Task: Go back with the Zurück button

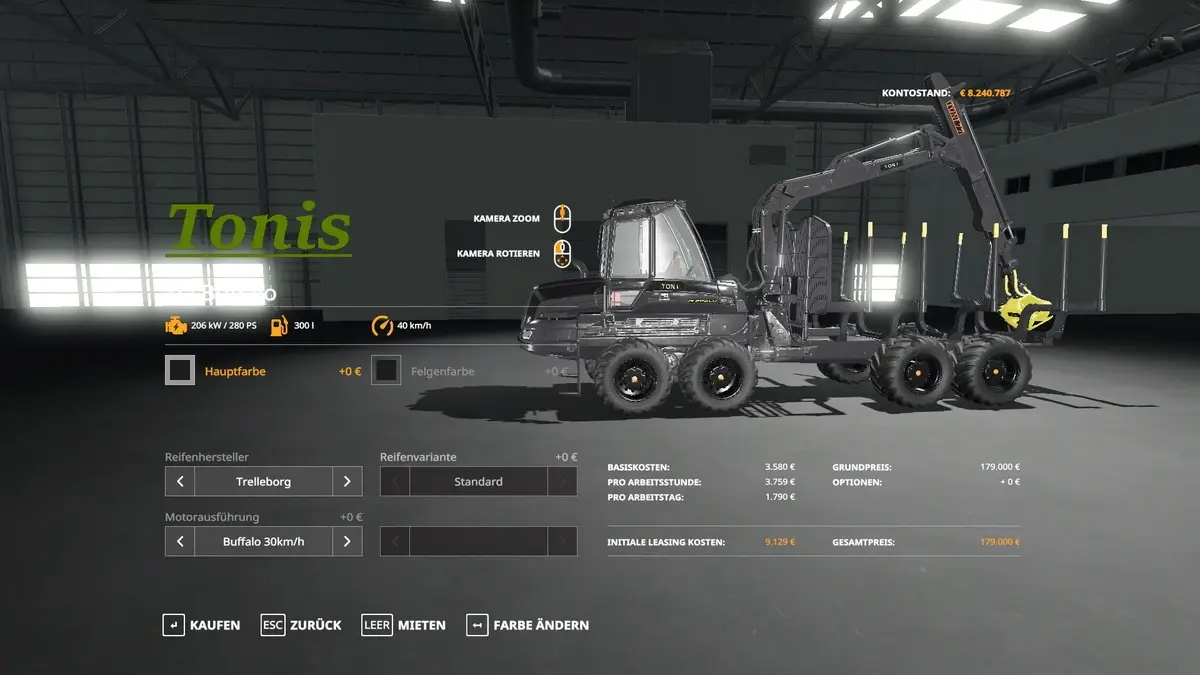Action: (x=301, y=625)
